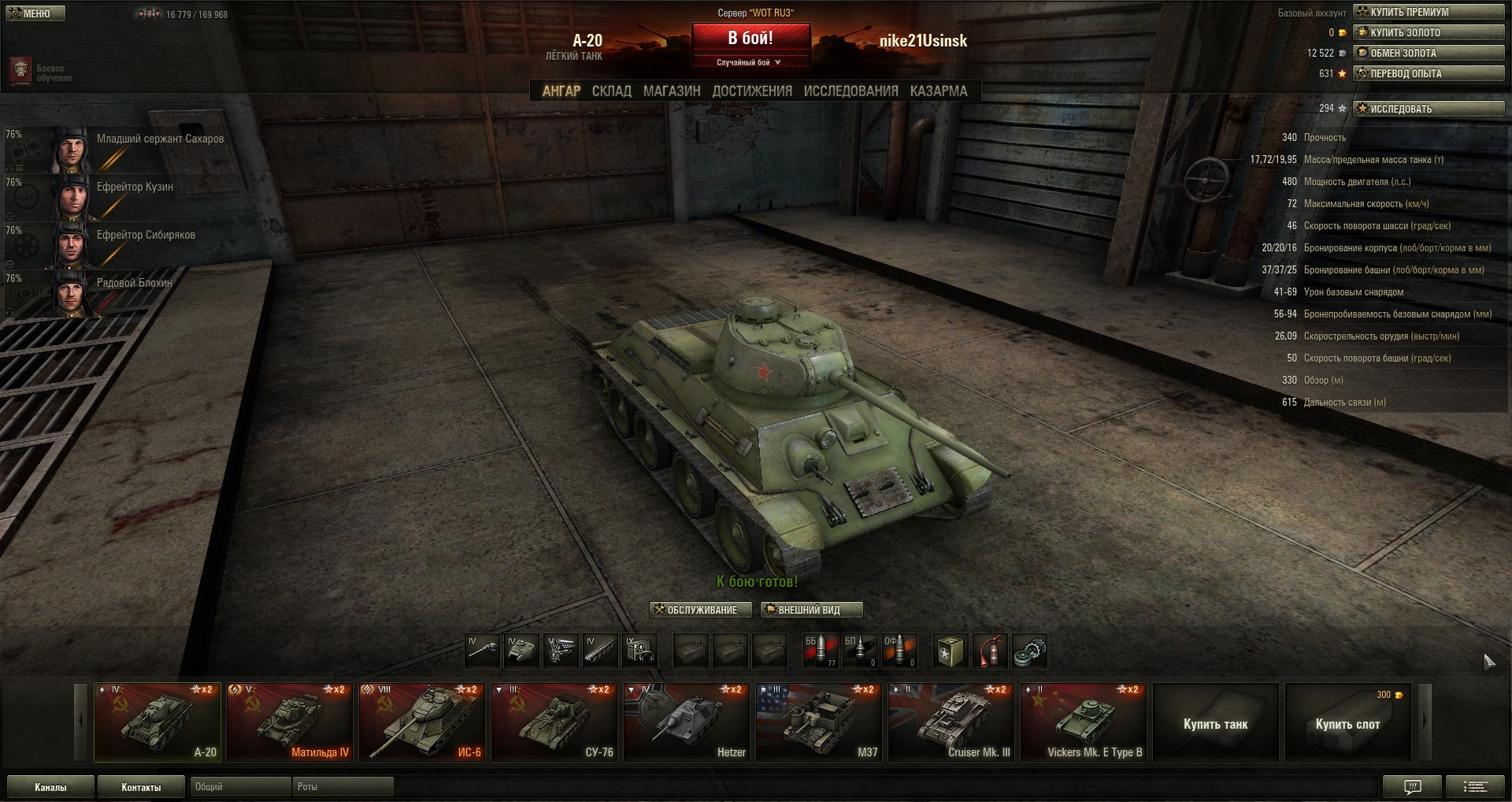1512x802 pixels.
Task: Open ПЕРЕВОД ОПЫТА experience conversion
Action: [x=1429, y=73]
